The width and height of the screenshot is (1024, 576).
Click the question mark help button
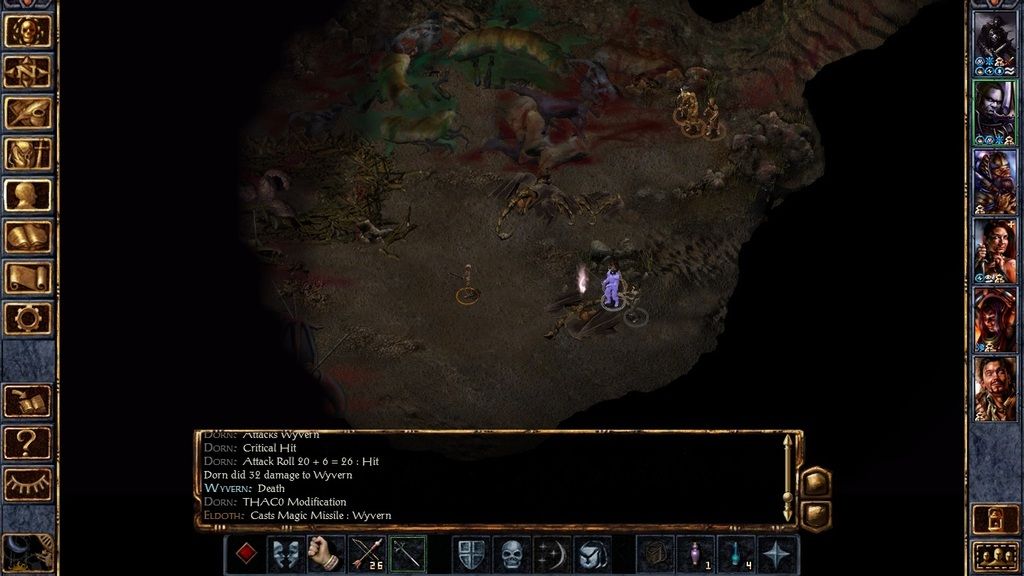coord(28,441)
